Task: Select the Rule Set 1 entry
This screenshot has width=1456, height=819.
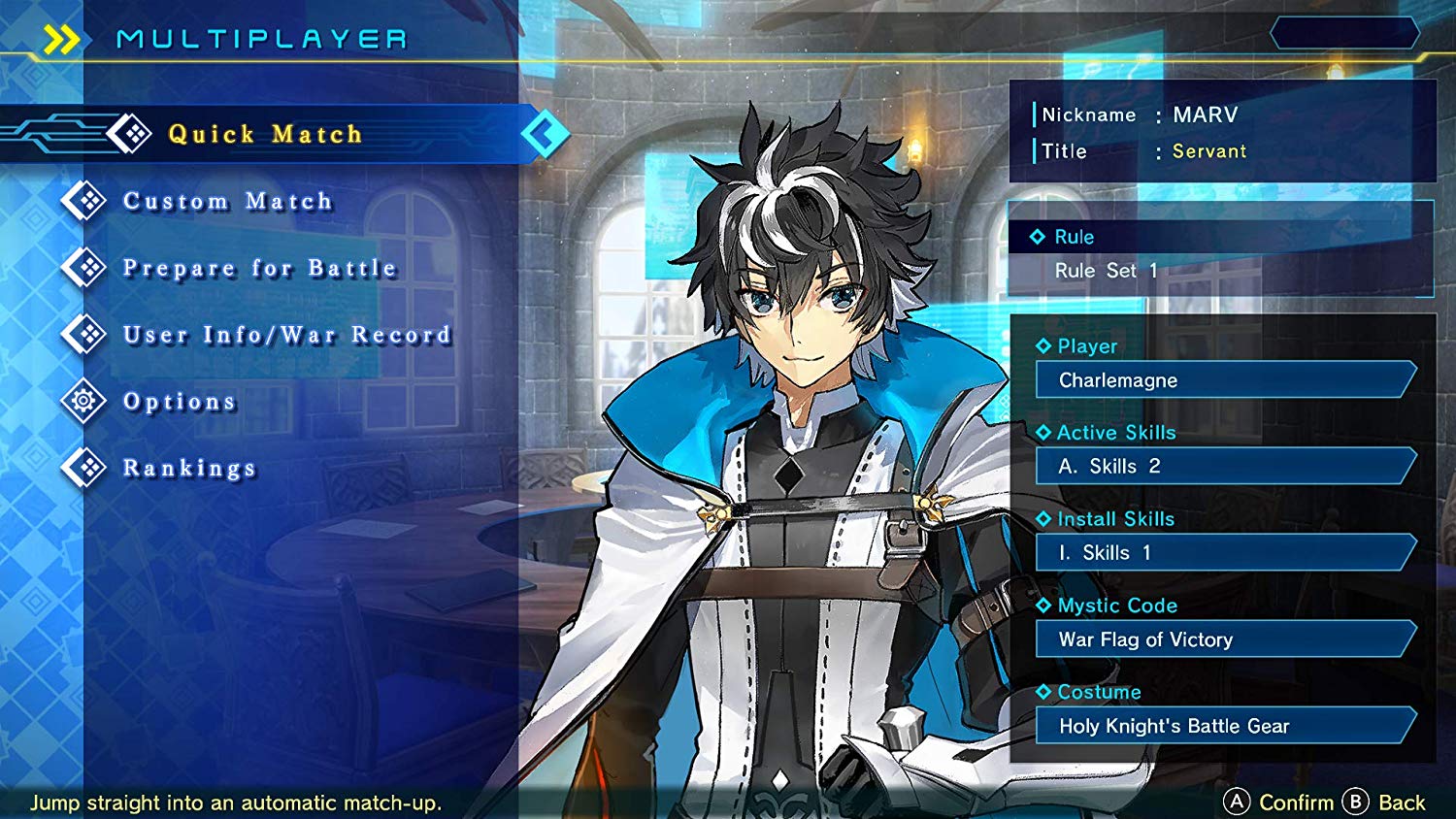Action: pyautogui.click(x=1105, y=271)
